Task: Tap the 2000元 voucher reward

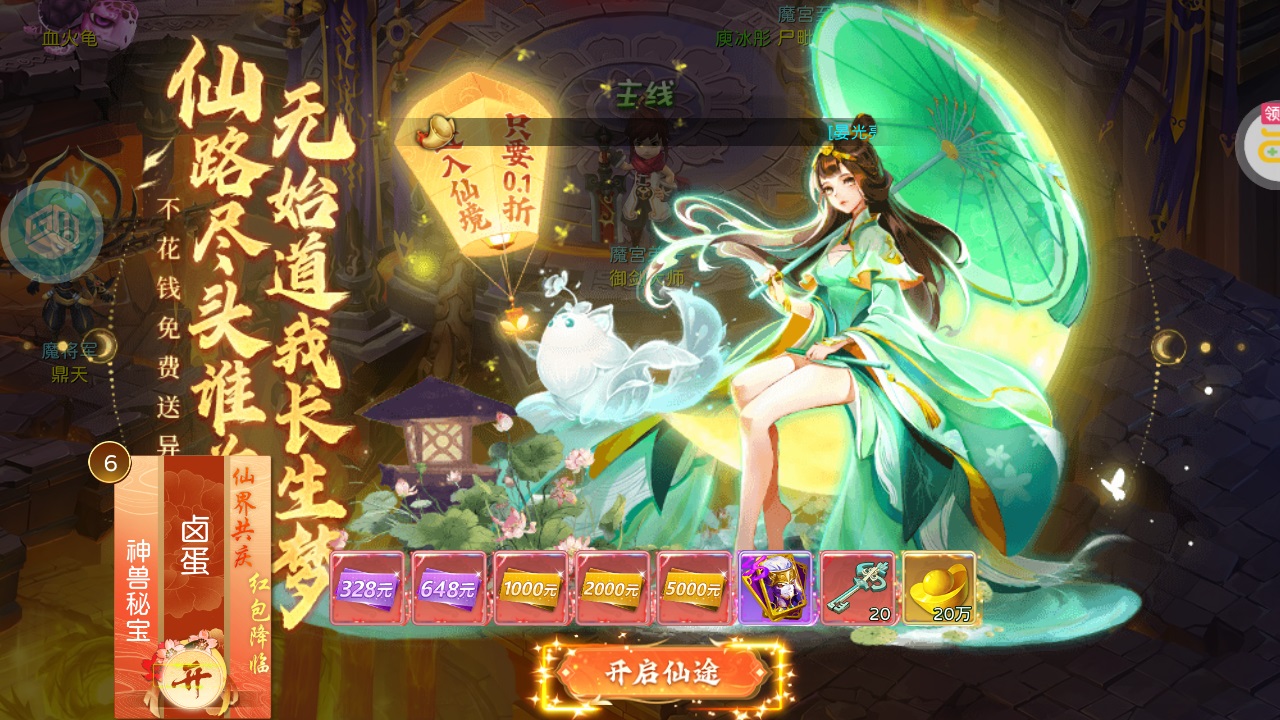Action: point(611,589)
